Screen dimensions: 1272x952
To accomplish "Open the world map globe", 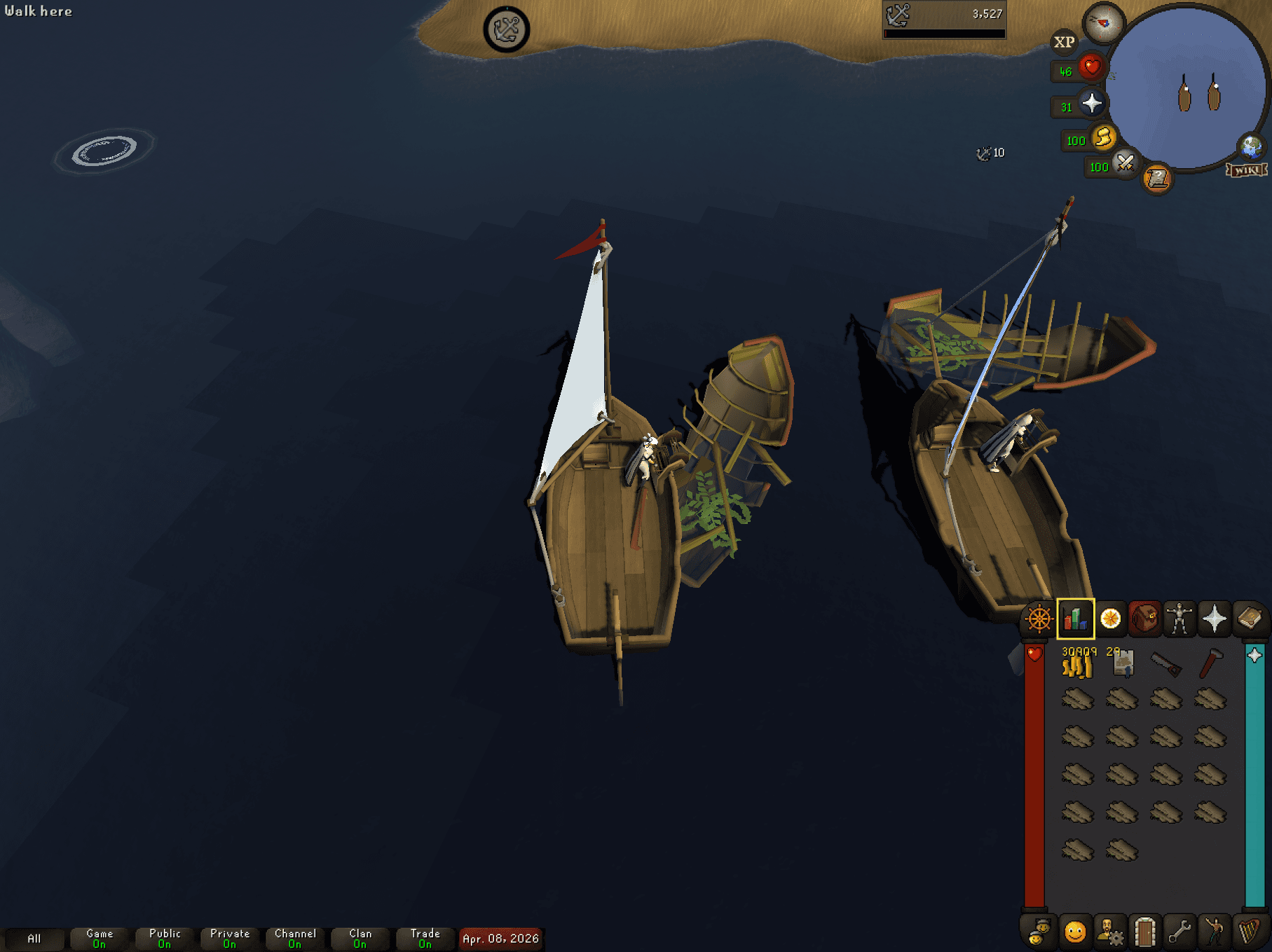I will point(1251,146).
